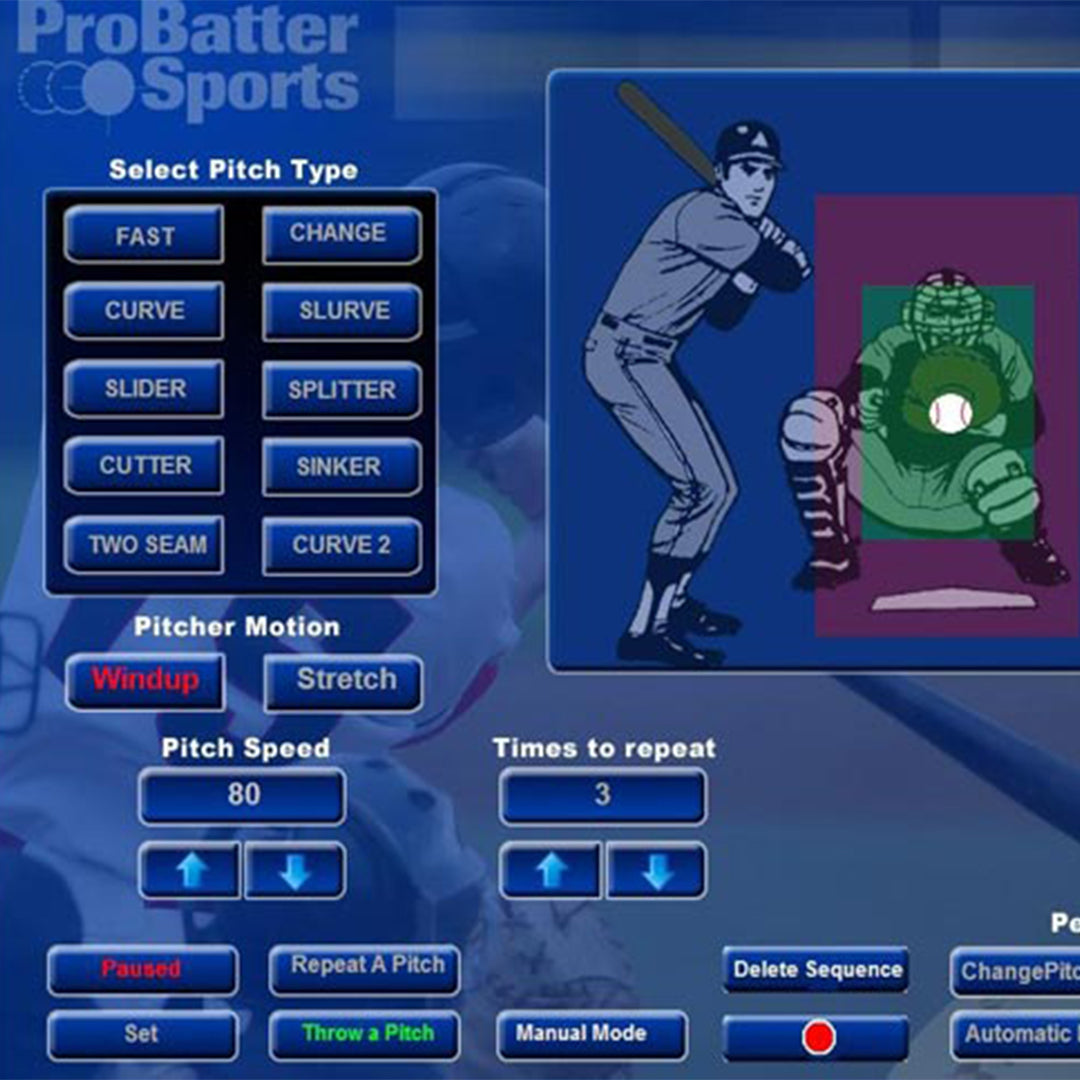Select the TWO SEAM pitch
The image size is (1080, 1080).
pos(144,545)
